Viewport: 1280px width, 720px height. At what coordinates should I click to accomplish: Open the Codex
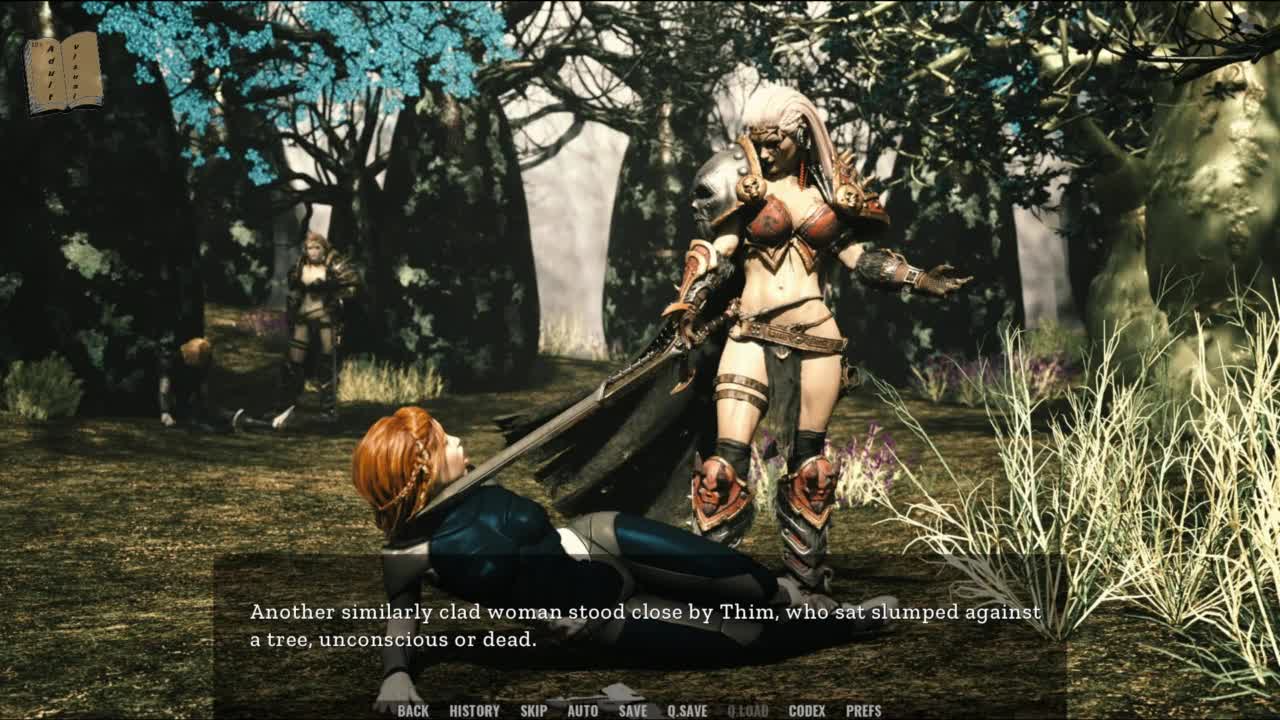(806, 711)
